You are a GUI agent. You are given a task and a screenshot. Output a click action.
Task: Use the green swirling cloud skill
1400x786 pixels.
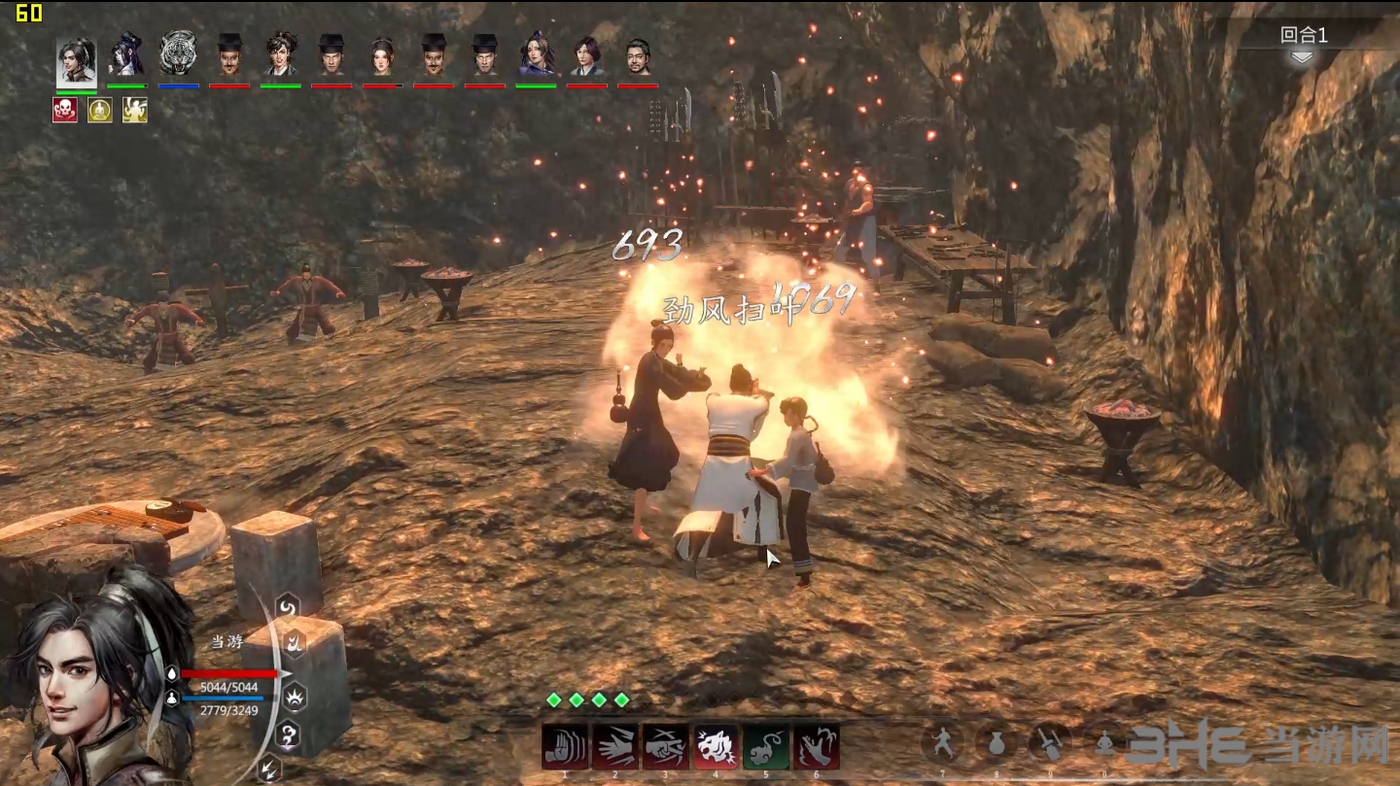pos(766,746)
